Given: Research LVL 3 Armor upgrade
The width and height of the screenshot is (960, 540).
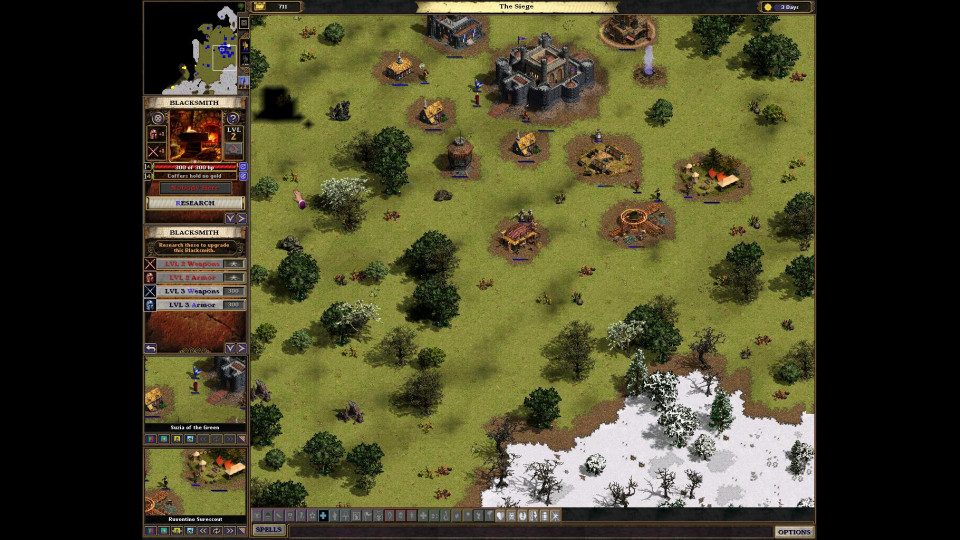Looking at the screenshot, I should [194, 305].
